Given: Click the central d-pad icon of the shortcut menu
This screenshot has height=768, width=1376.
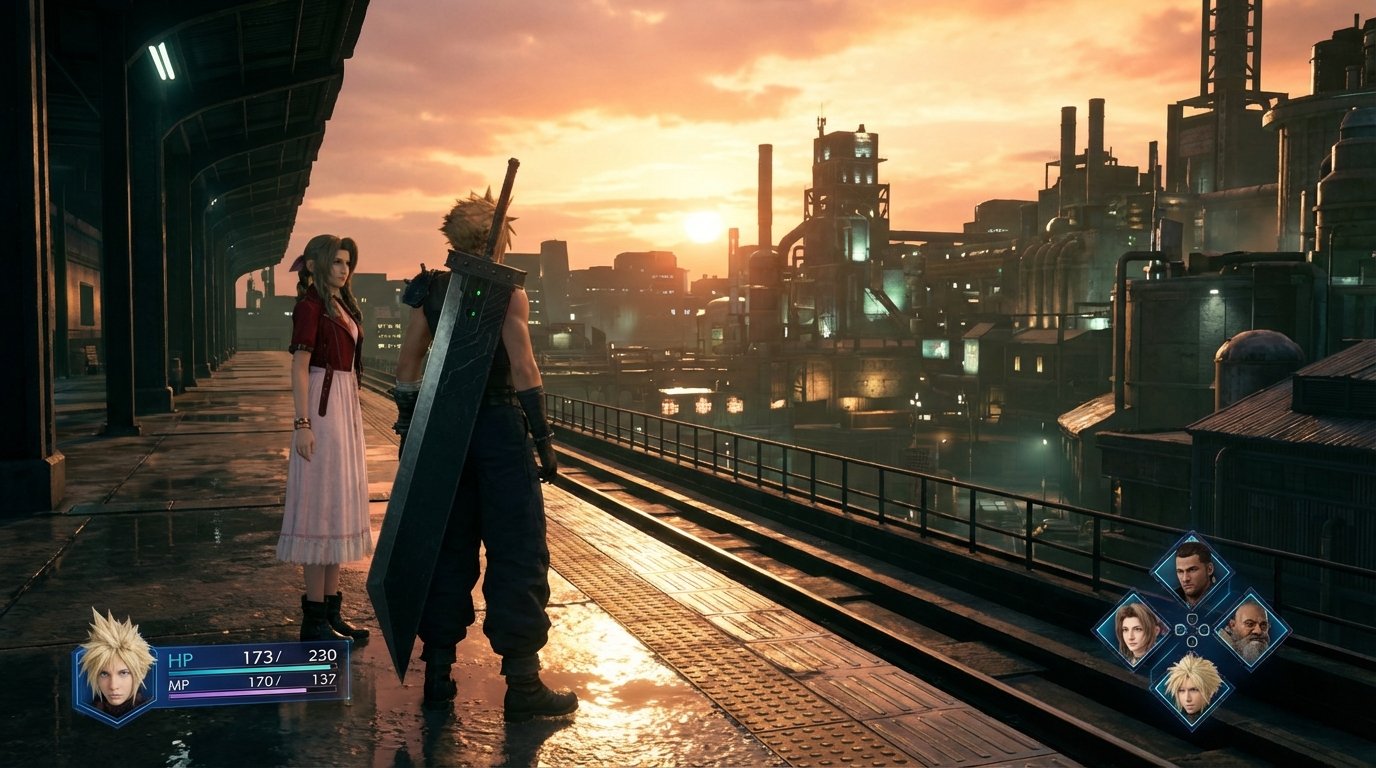Looking at the screenshot, I should pyautogui.click(x=1190, y=632).
